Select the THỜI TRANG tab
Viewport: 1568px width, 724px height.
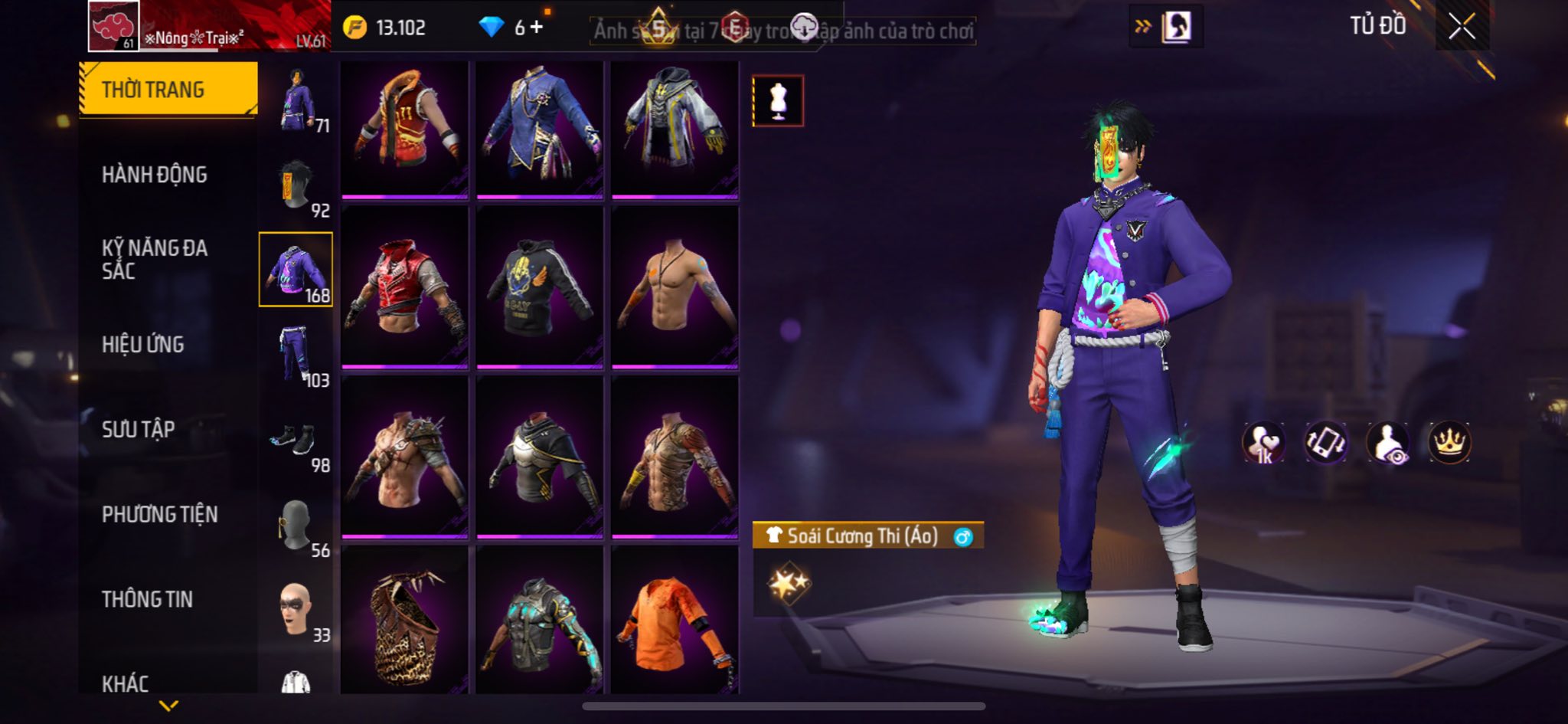coord(168,90)
